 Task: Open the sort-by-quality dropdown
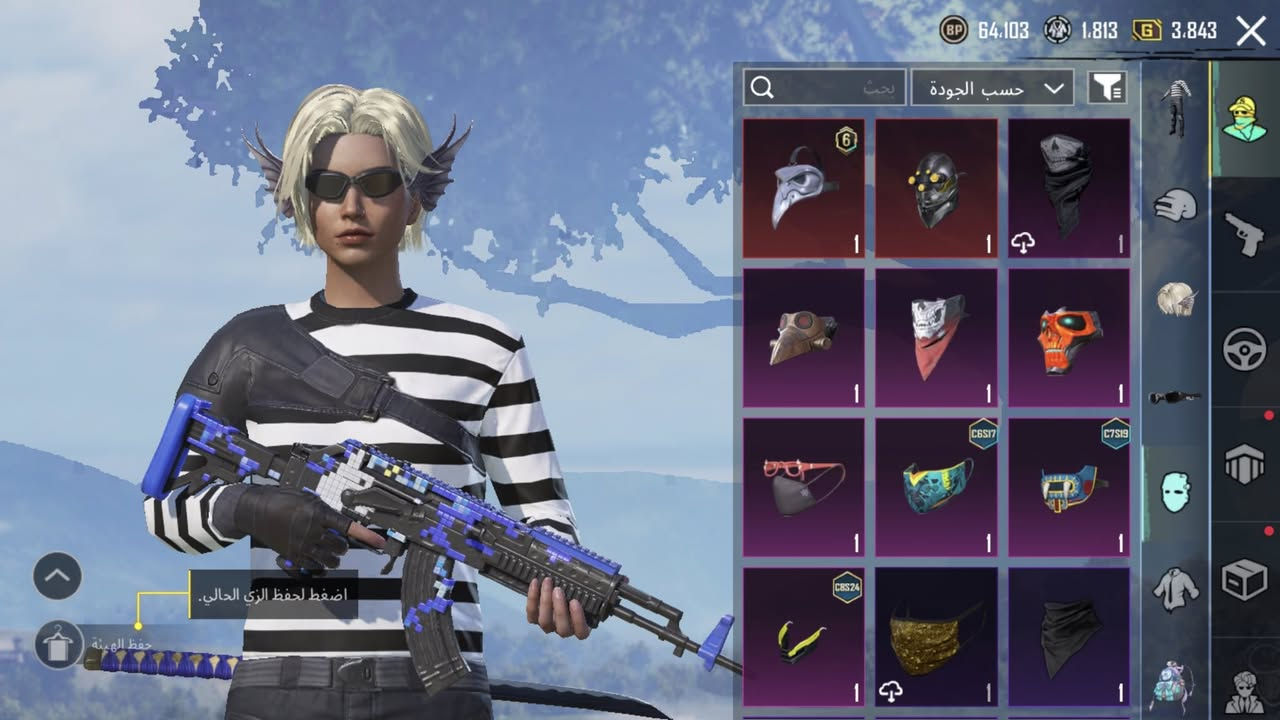pyautogui.click(x=992, y=88)
